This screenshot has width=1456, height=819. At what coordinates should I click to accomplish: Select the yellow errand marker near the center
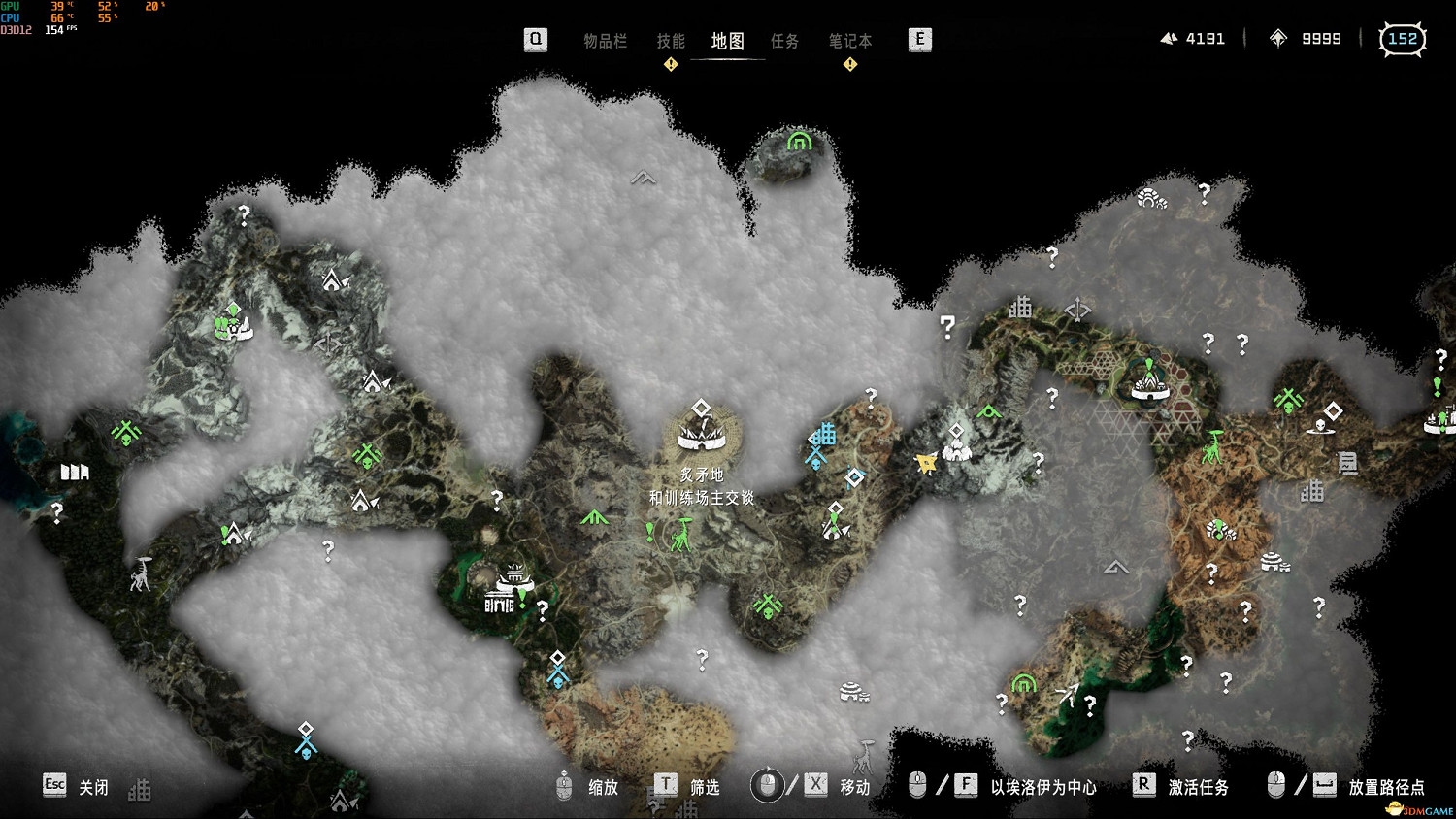click(924, 464)
